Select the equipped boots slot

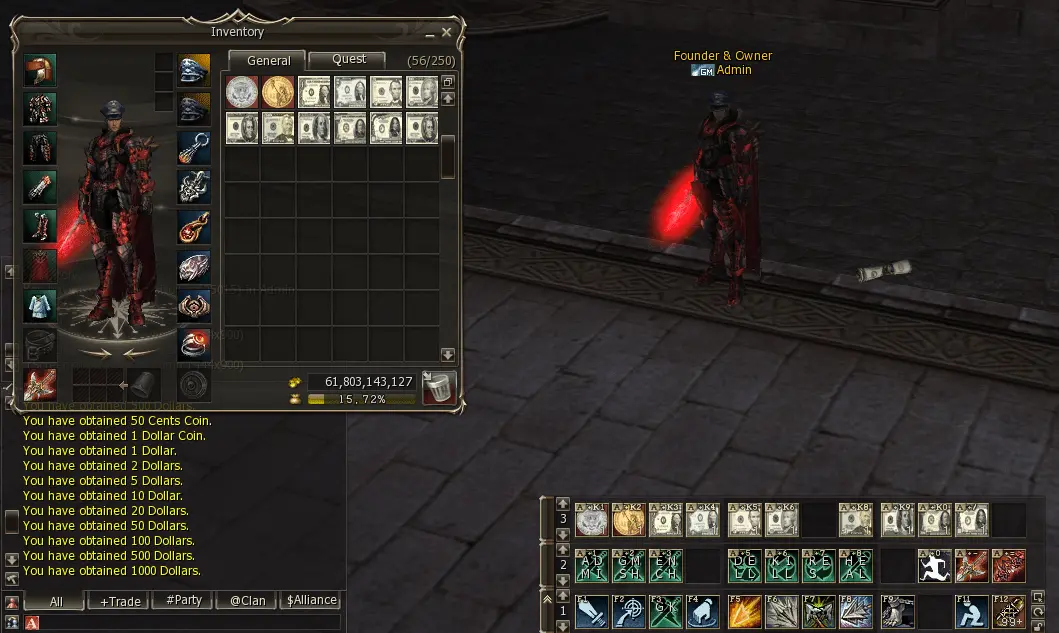pos(40,227)
